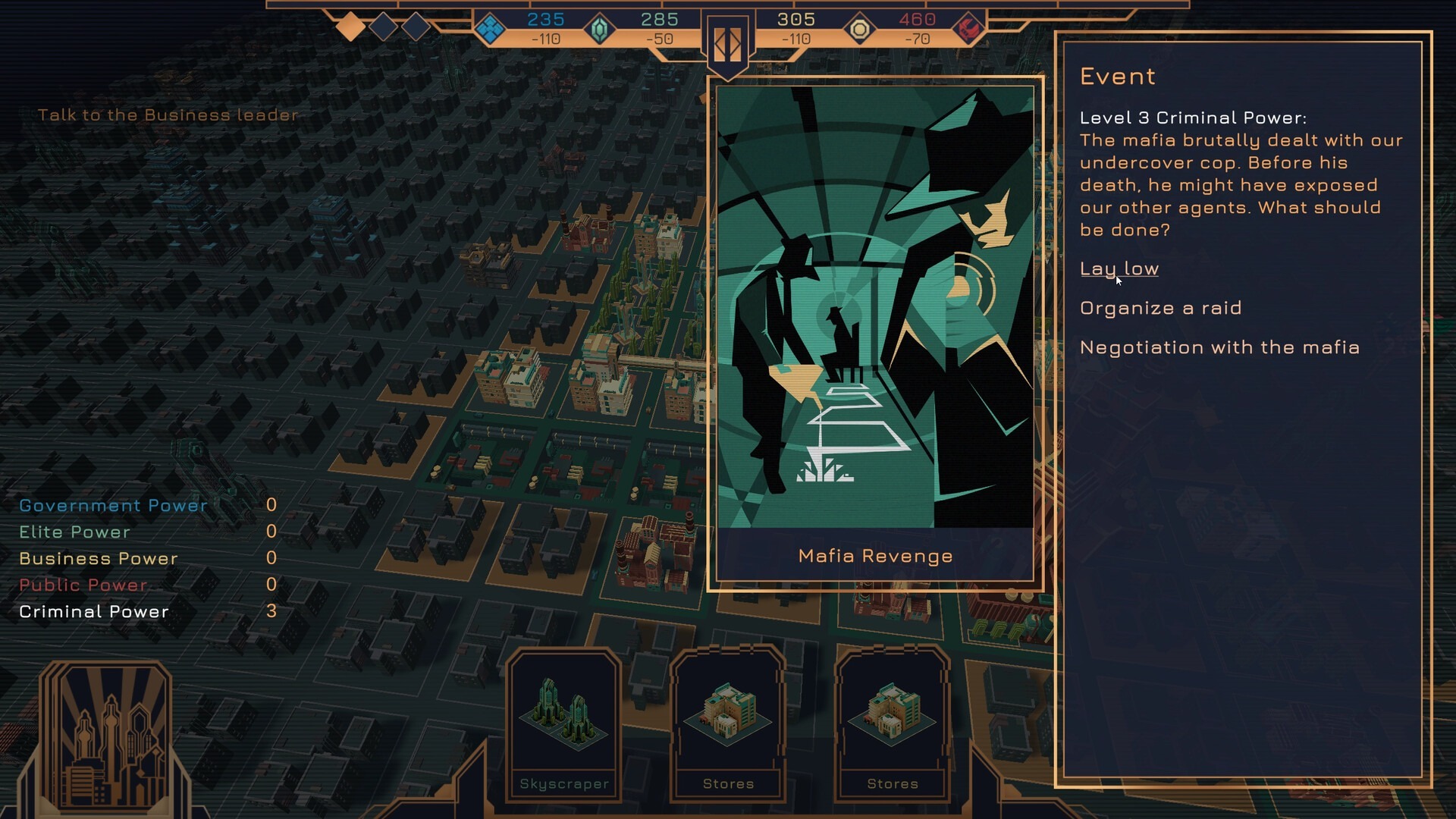Select the Criminal Power entry
Screen dimensions: 1456x819
(94, 612)
